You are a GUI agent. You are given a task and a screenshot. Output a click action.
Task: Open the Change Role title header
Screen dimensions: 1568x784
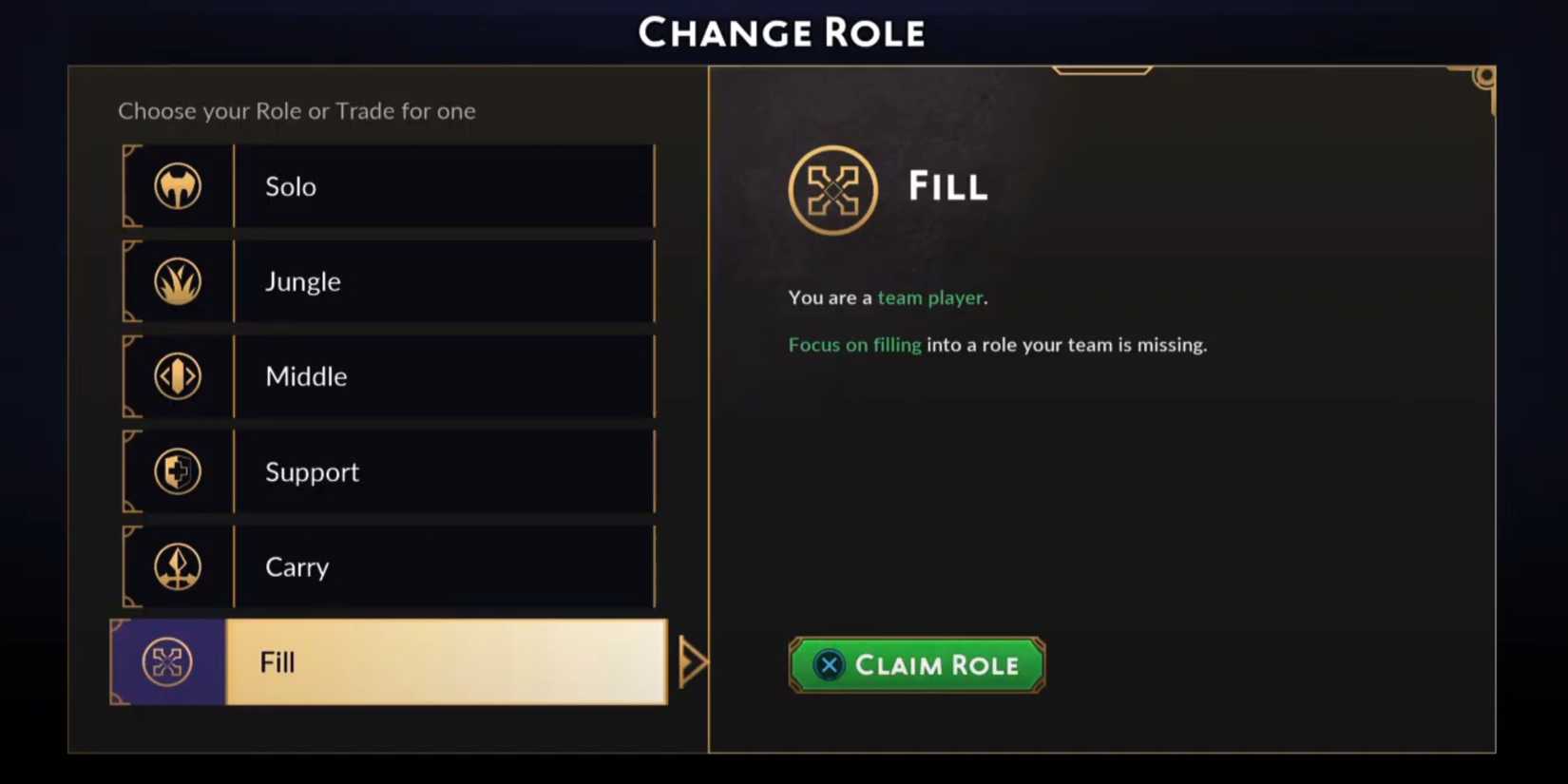pyautogui.click(x=783, y=31)
